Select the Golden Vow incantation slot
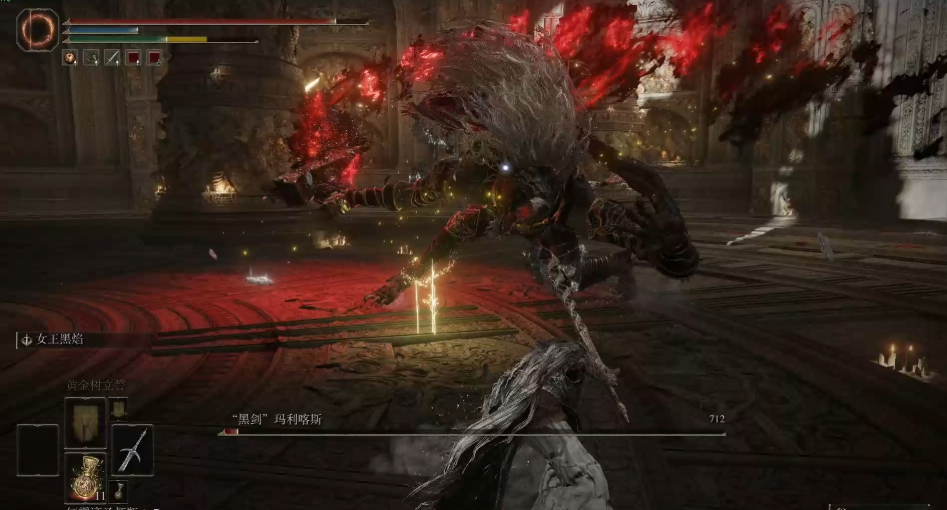The height and width of the screenshot is (510, 947). (x=84, y=421)
